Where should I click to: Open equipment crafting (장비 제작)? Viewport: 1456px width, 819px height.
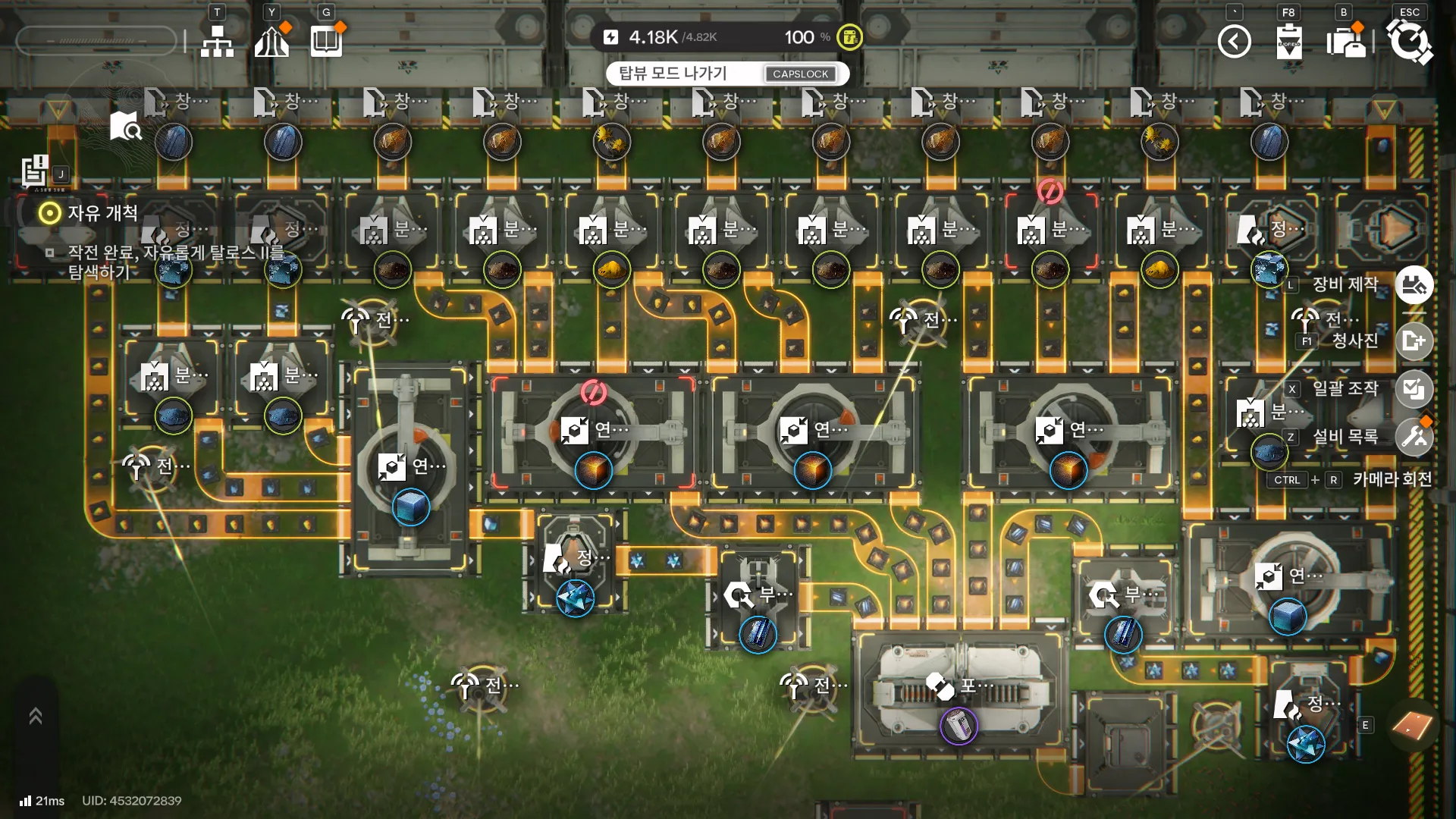[x=1414, y=285]
